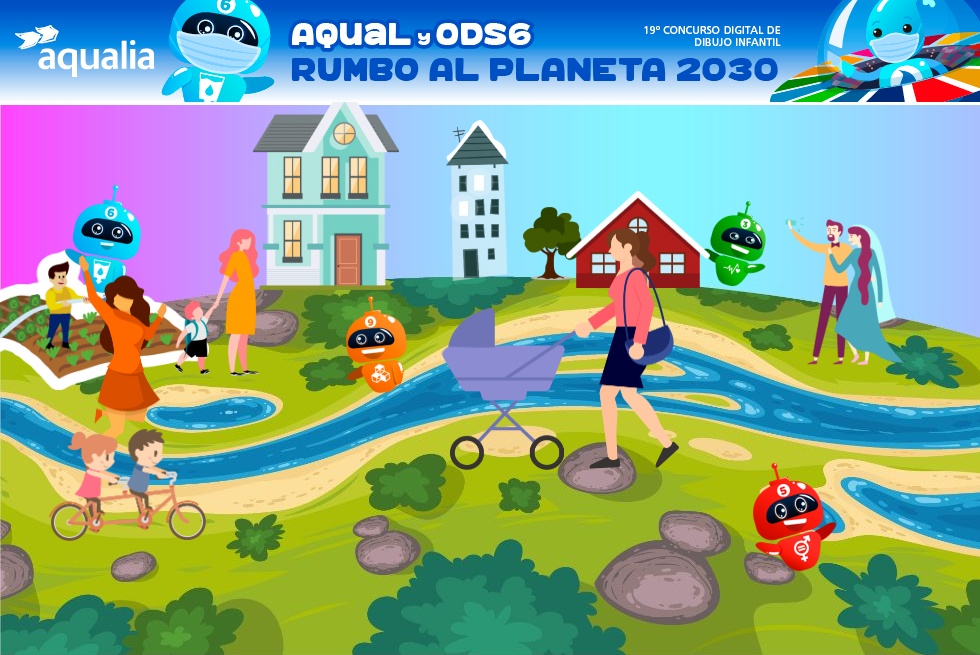Screen dimensions: 980x655
Task: Open the Aqualia logo link
Action: [85, 52]
